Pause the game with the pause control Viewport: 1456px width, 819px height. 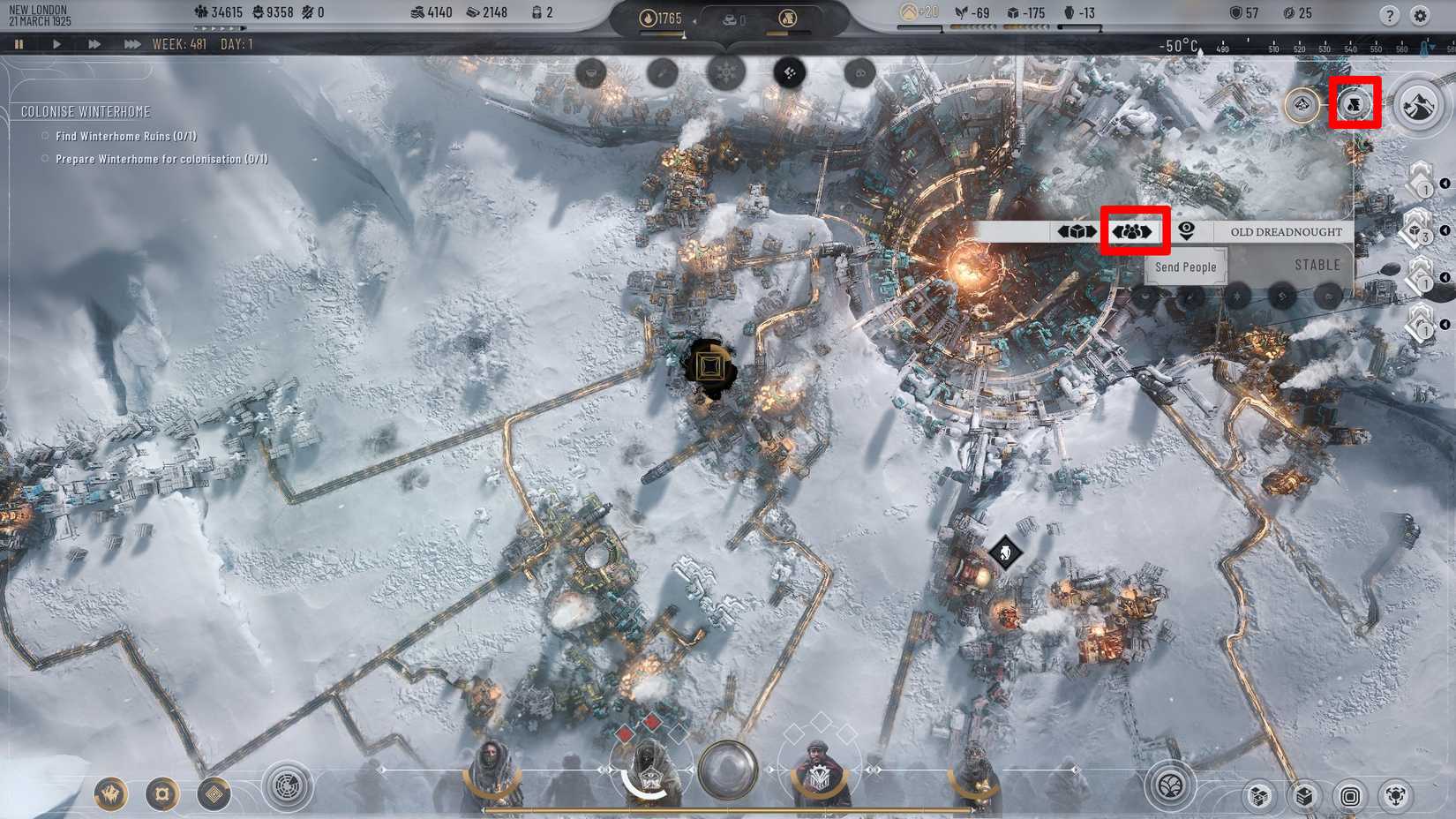20,41
